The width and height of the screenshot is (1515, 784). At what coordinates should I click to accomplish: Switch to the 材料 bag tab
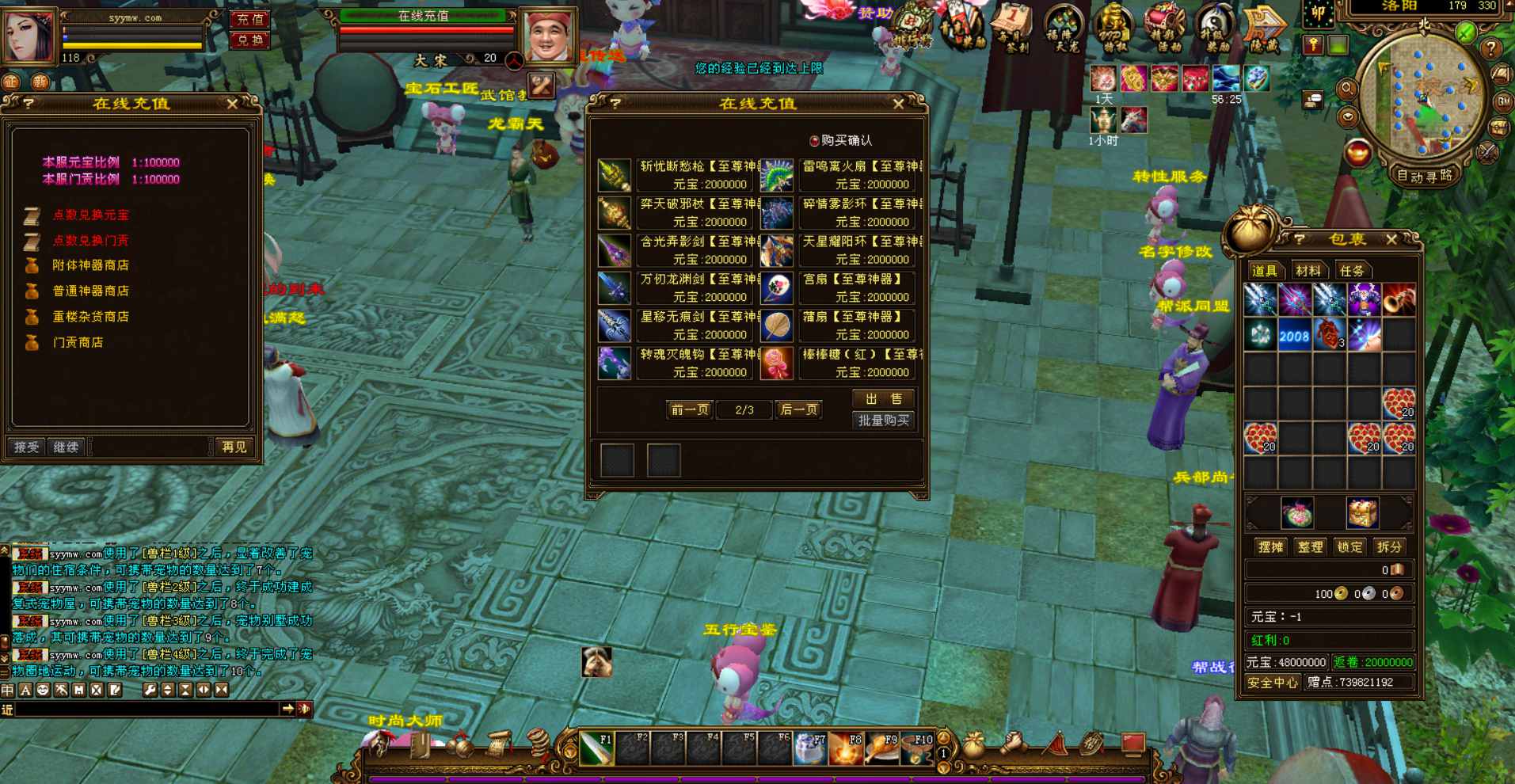[x=1308, y=271]
